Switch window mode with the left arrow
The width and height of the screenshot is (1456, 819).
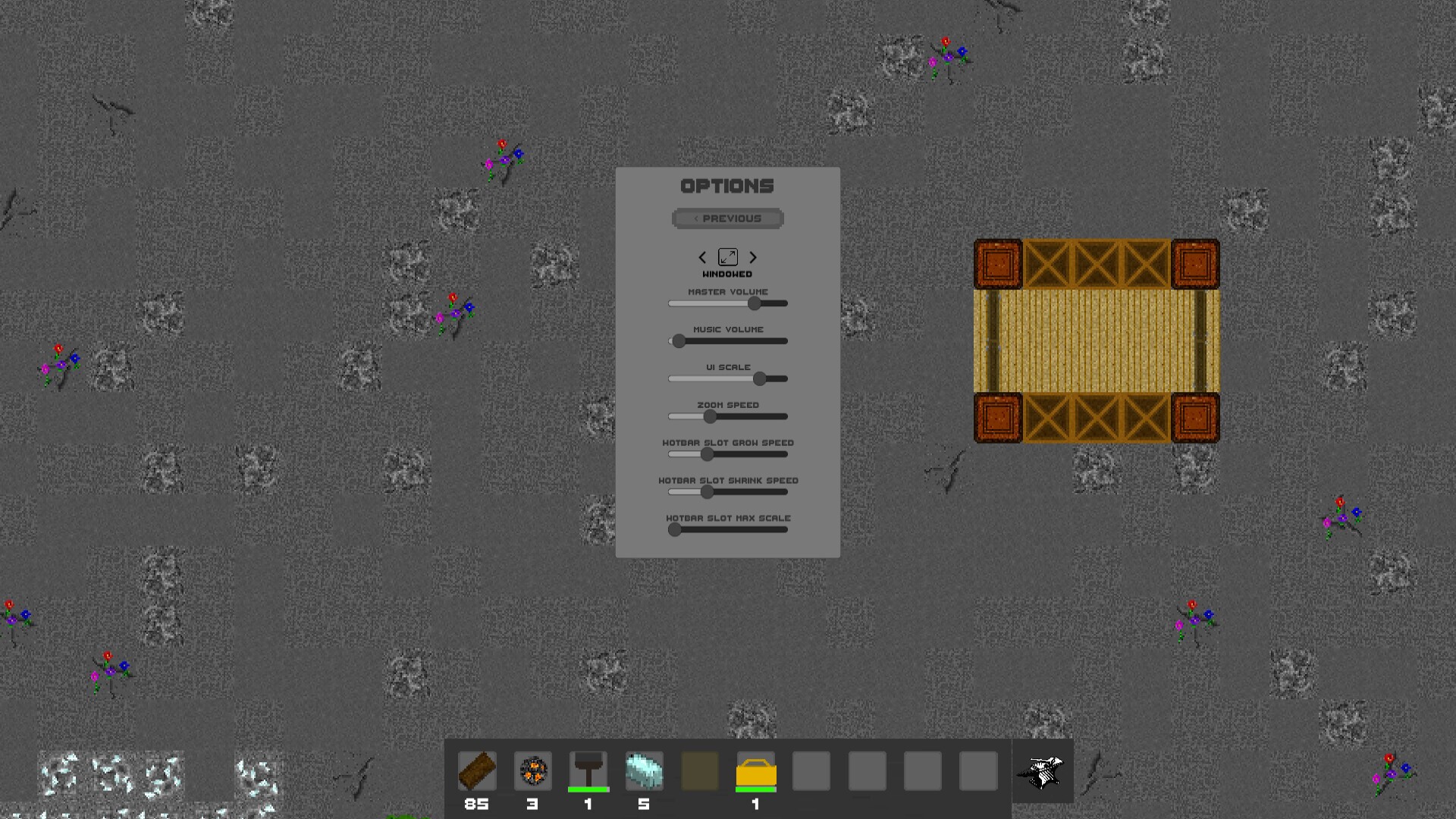(x=702, y=258)
